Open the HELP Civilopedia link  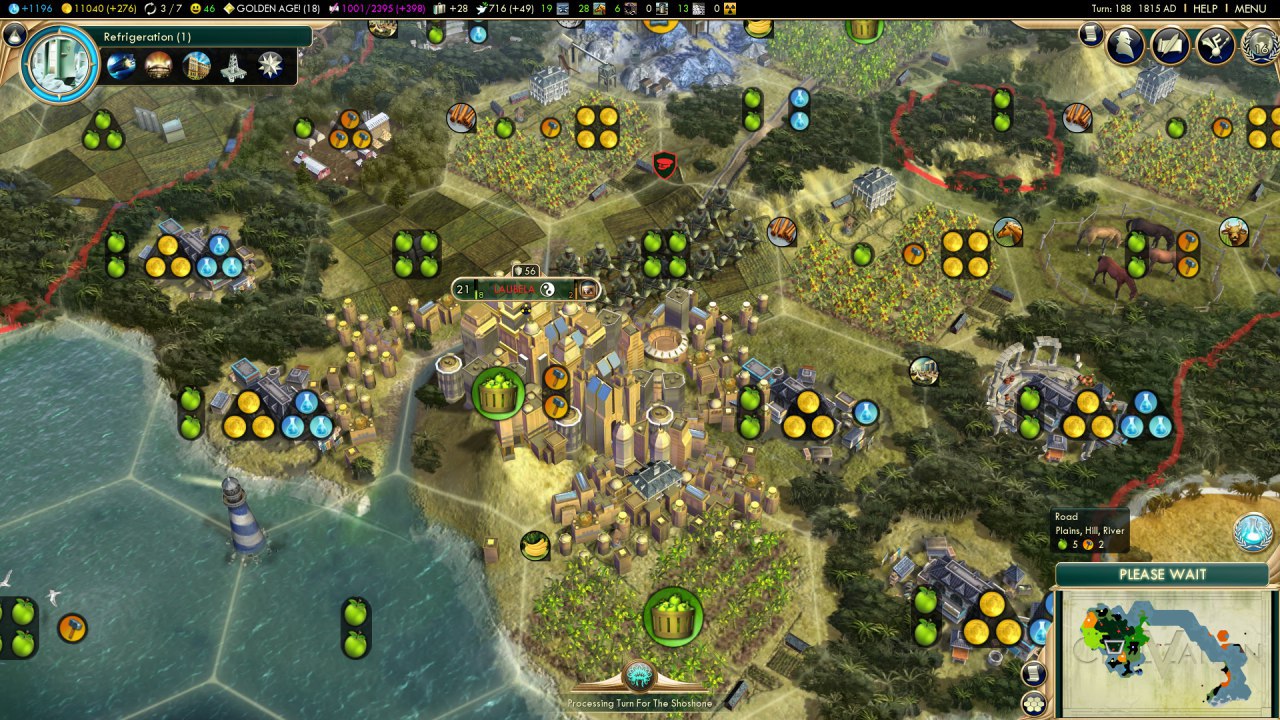tap(1205, 8)
